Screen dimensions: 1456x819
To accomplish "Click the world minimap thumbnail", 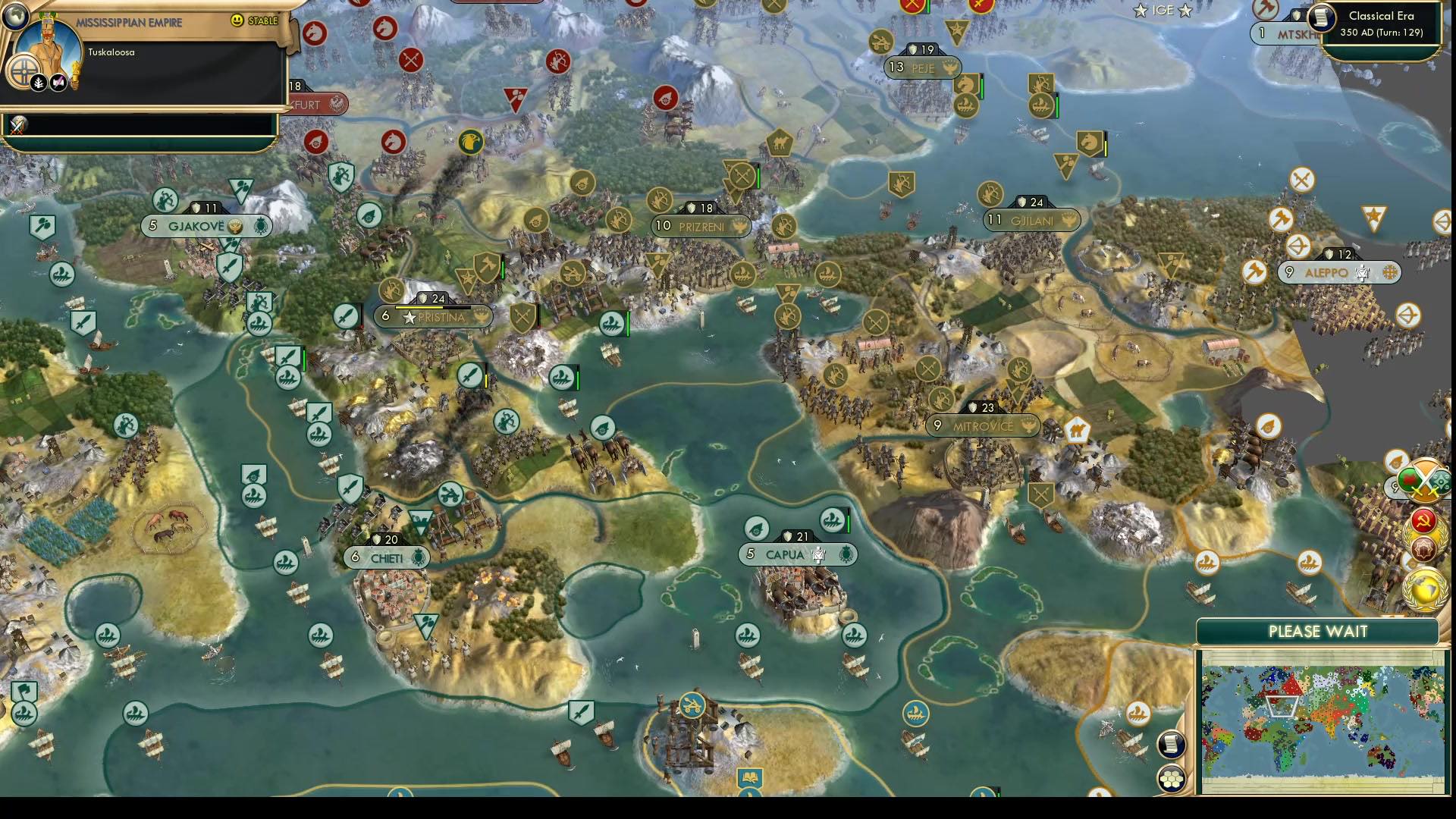I will click(1323, 717).
